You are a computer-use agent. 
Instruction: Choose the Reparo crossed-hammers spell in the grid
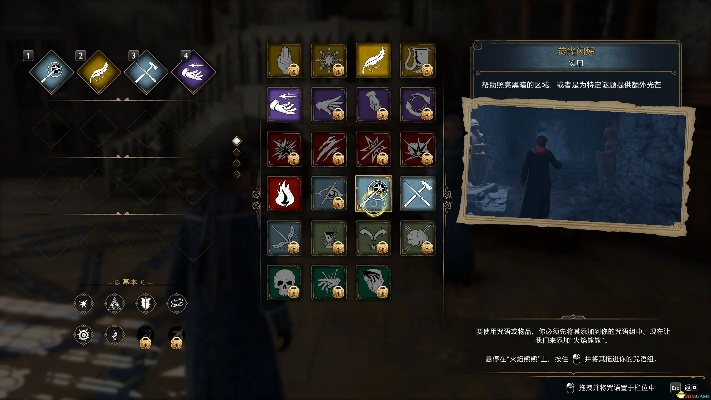417,192
